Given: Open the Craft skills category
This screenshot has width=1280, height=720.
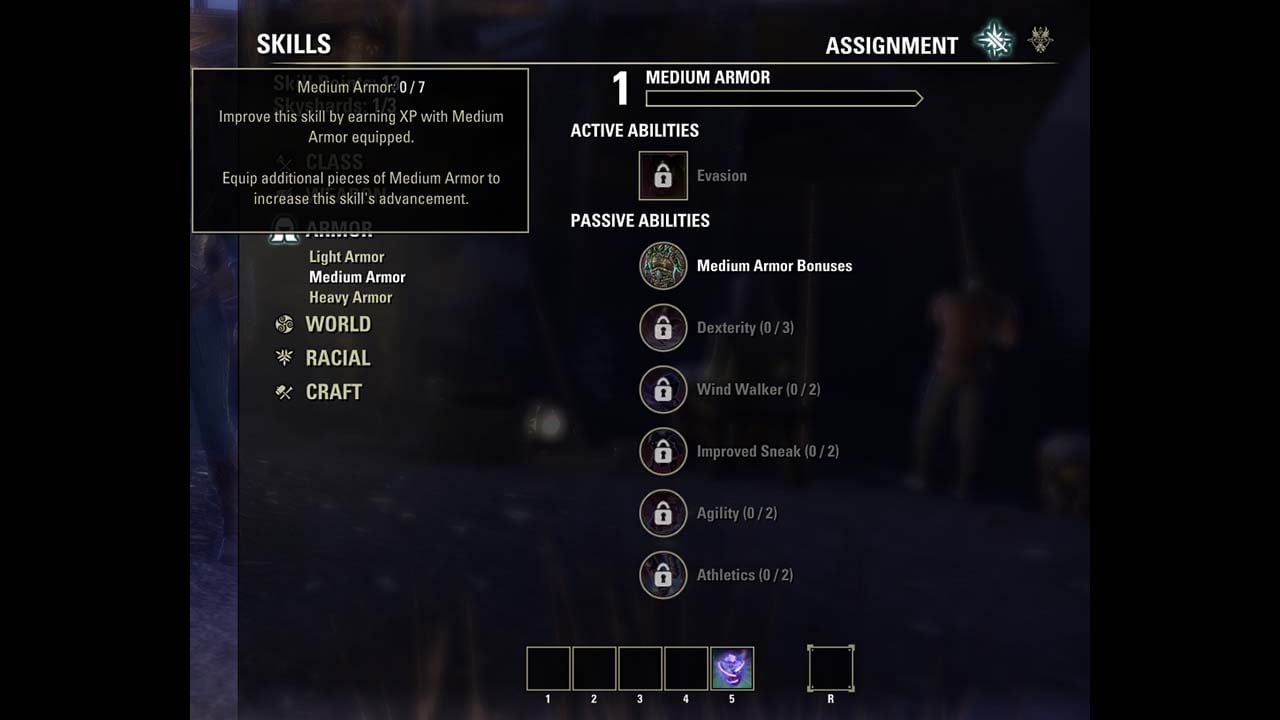Looking at the screenshot, I should coord(333,392).
